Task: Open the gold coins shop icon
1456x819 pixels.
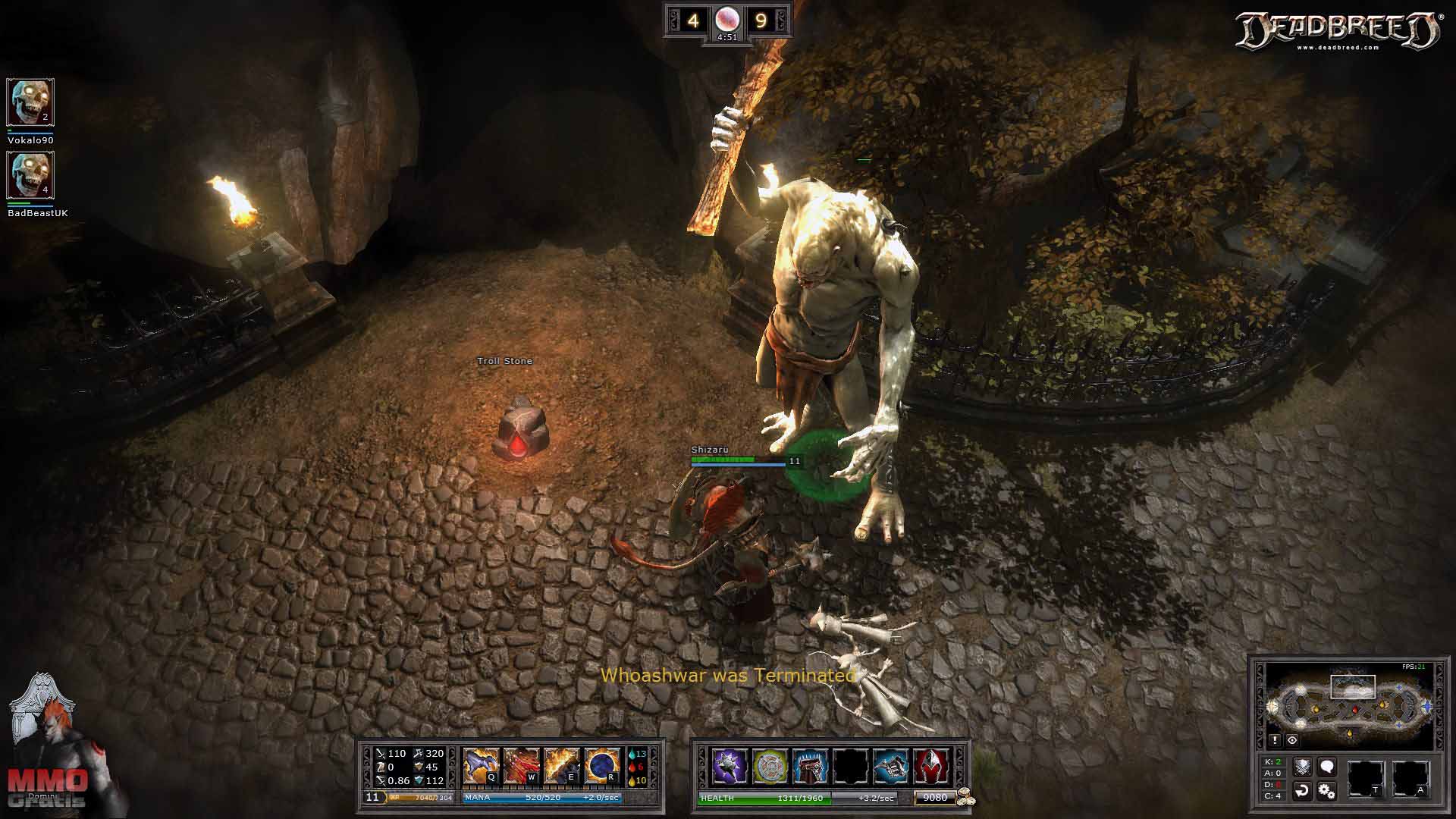Action: click(965, 797)
